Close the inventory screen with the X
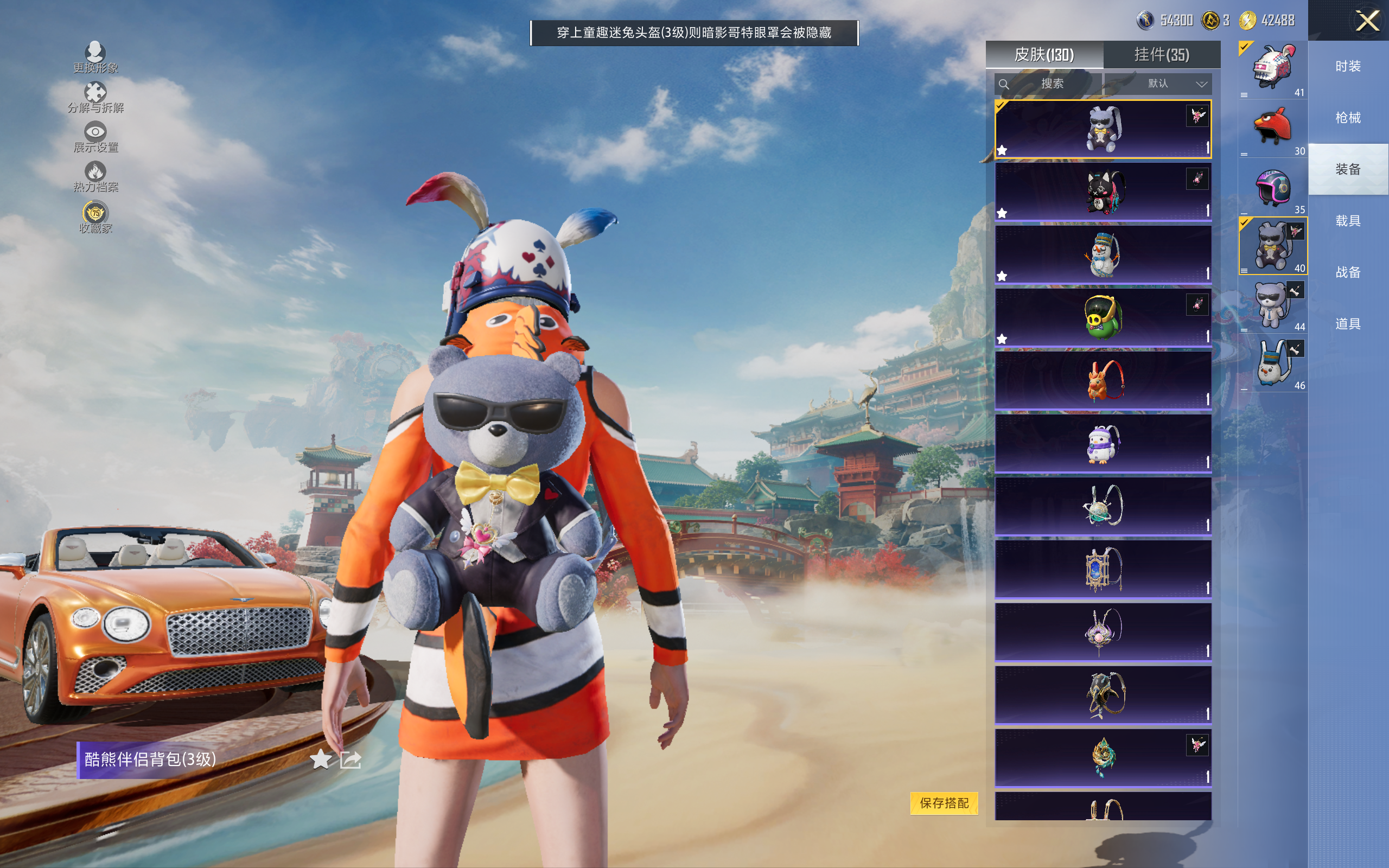The image size is (1389, 868). [1367, 21]
